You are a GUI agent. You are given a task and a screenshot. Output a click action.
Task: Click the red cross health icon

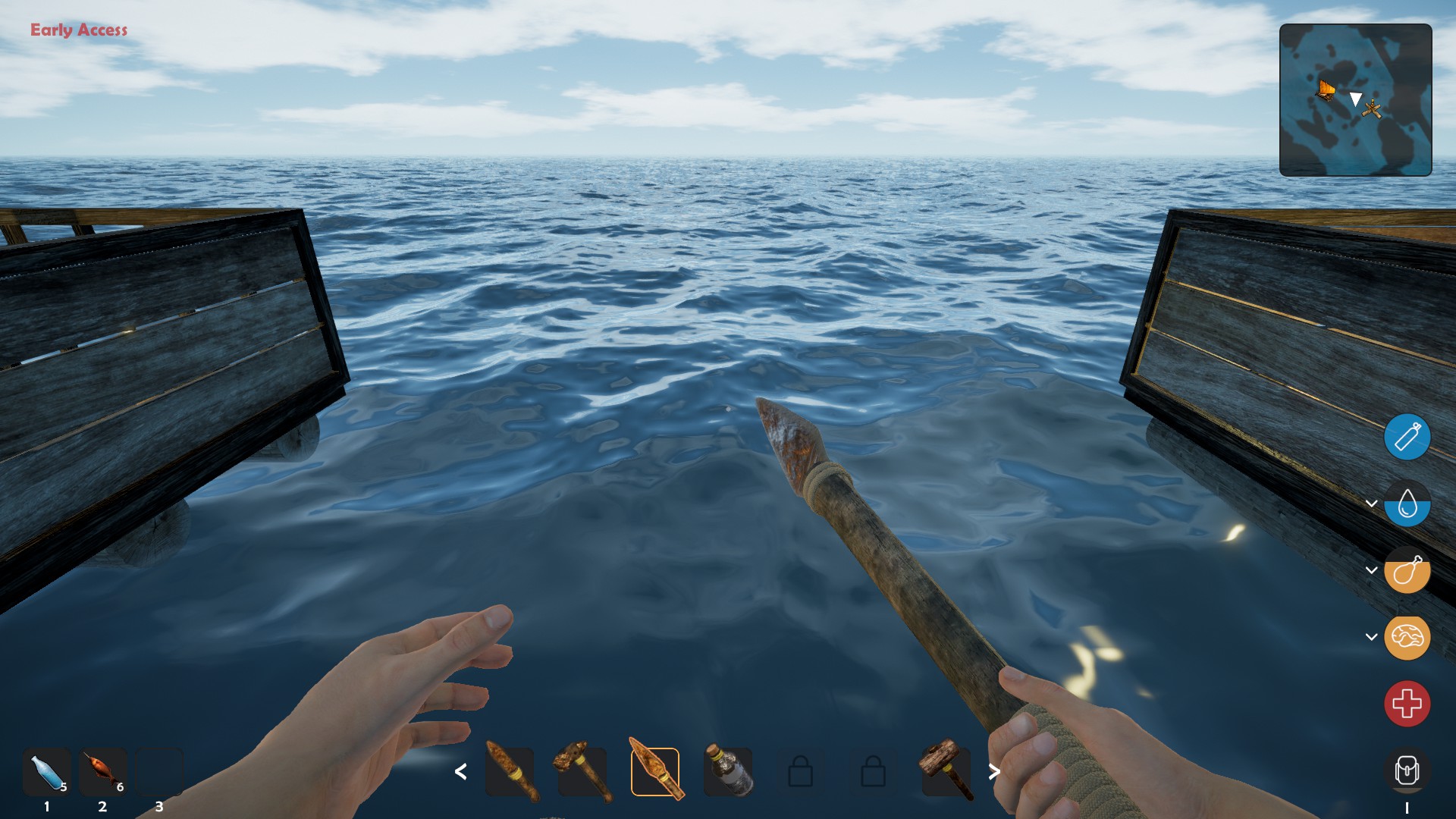pos(1407,704)
